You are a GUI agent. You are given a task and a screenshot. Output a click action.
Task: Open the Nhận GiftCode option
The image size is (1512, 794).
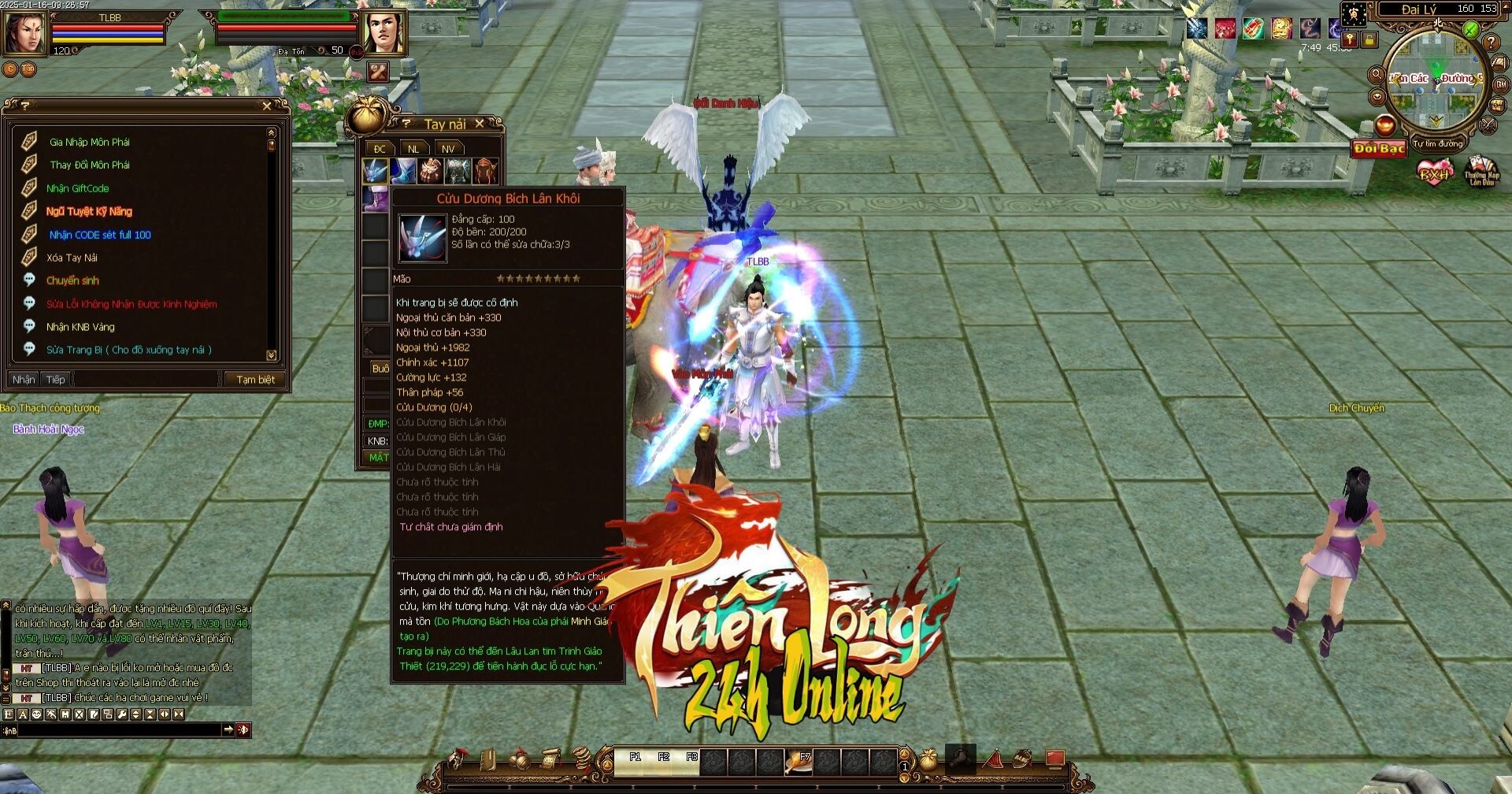click(77, 188)
